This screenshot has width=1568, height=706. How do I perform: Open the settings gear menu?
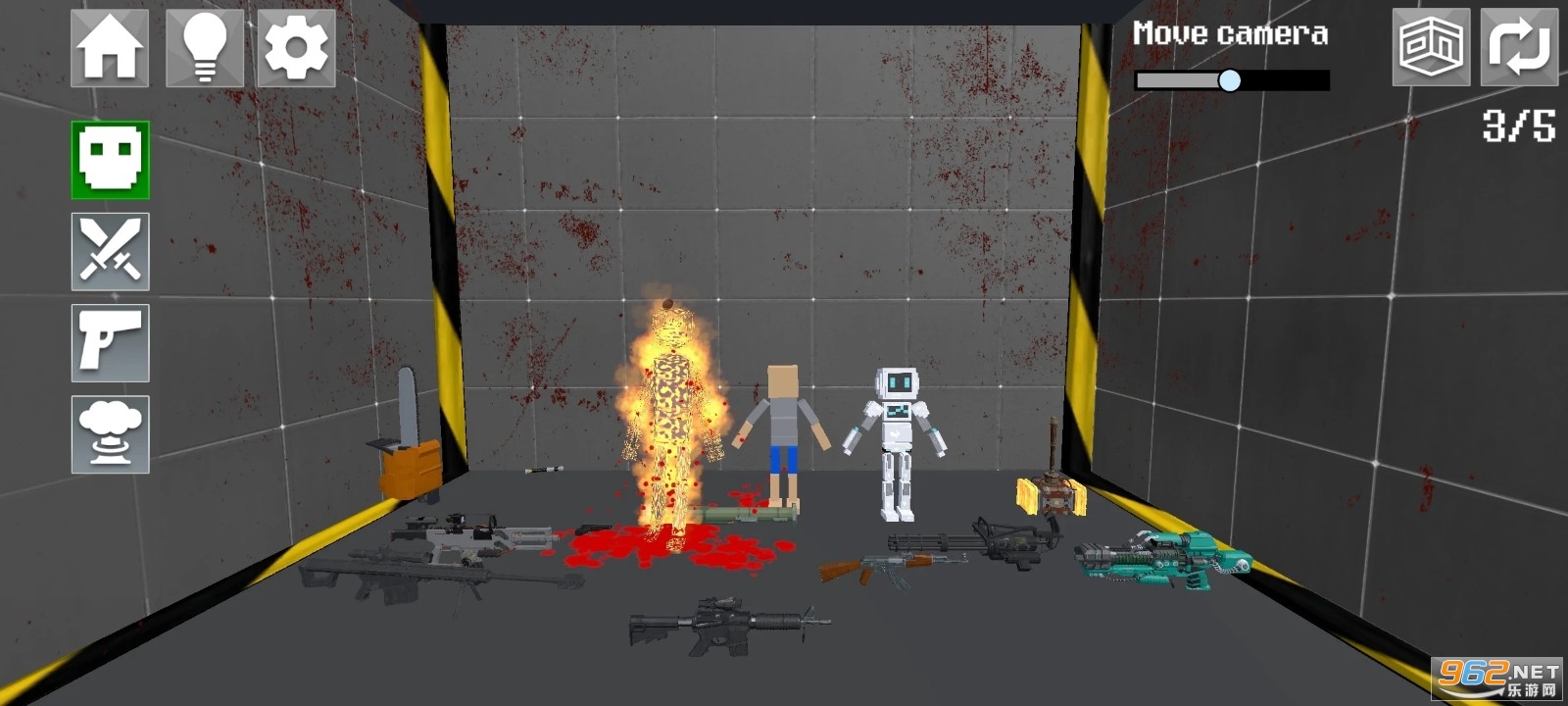pos(295,47)
